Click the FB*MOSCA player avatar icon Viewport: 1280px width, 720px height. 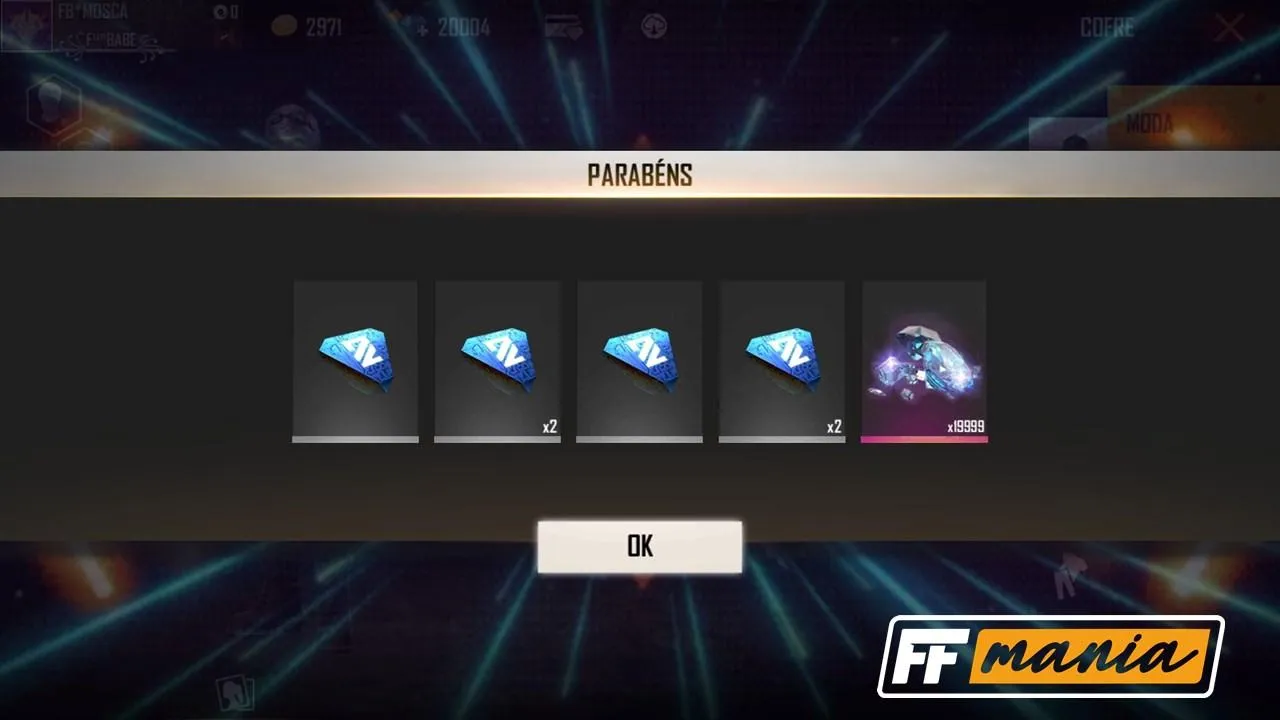click(x=25, y=25)
